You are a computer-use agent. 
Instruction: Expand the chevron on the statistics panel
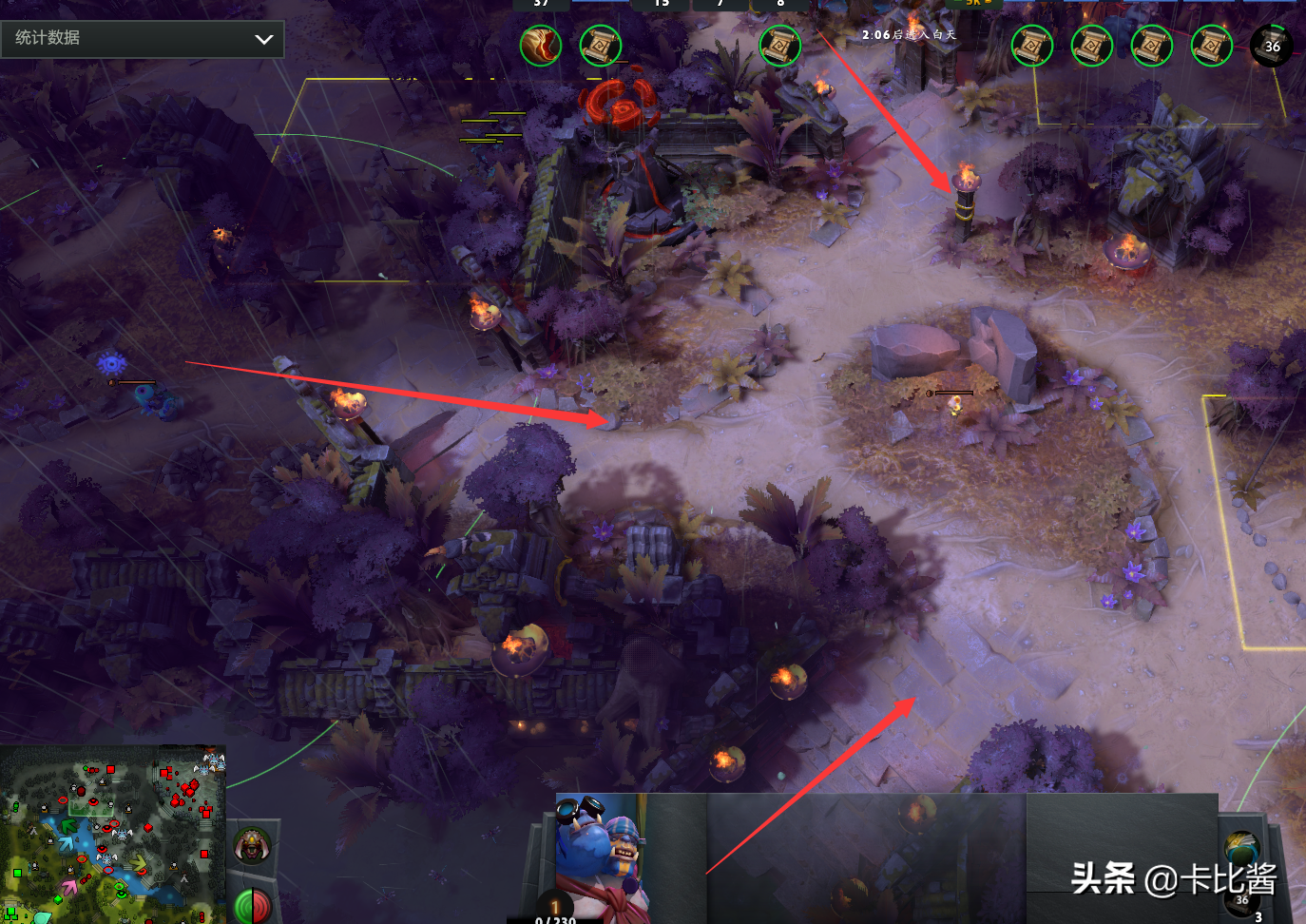point(264,39)
